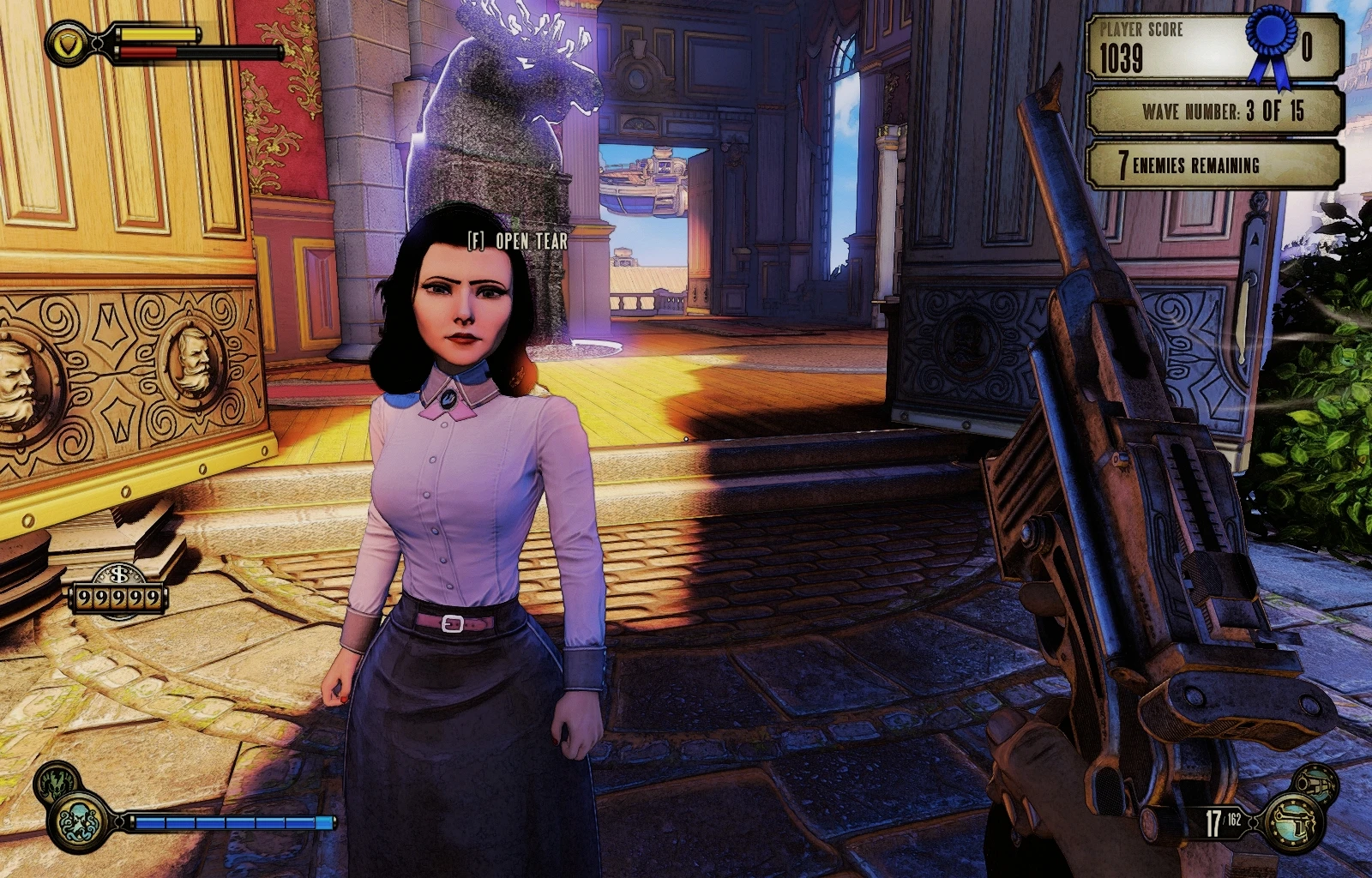Open the Wave Number tracker panel

coord(1214,111)
